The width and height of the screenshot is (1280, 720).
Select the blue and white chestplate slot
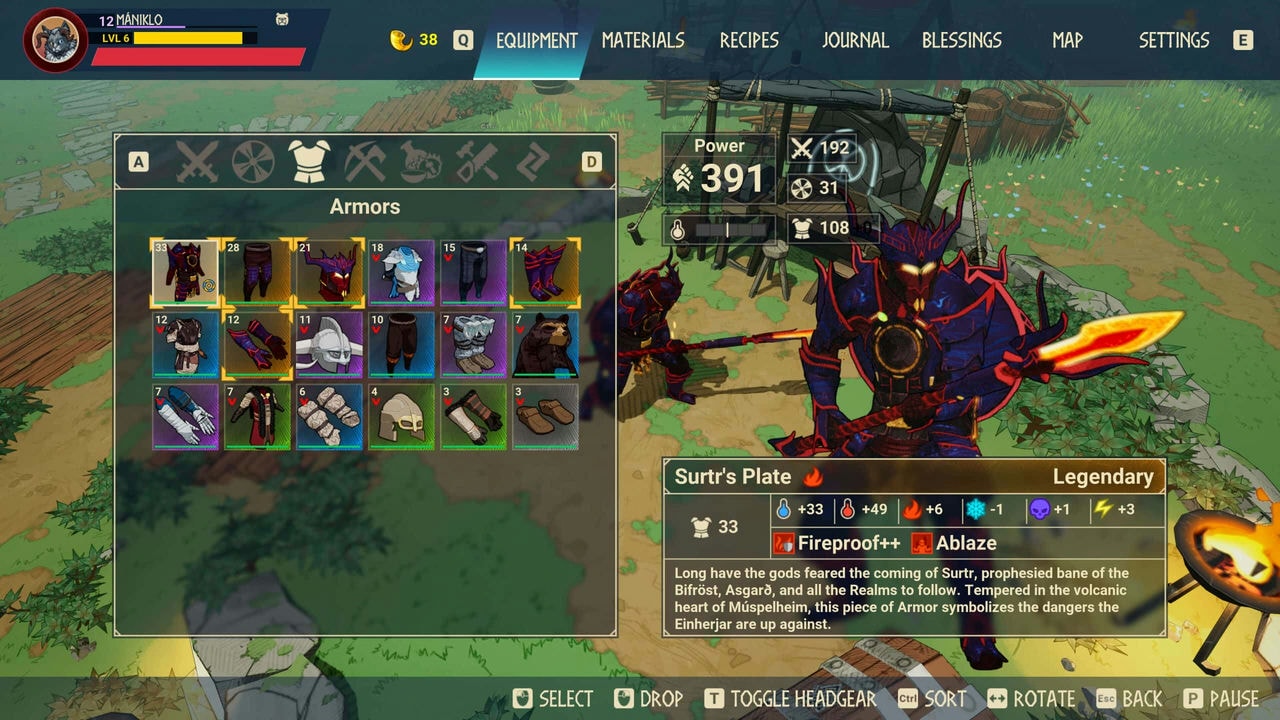[x=401, y=272]
